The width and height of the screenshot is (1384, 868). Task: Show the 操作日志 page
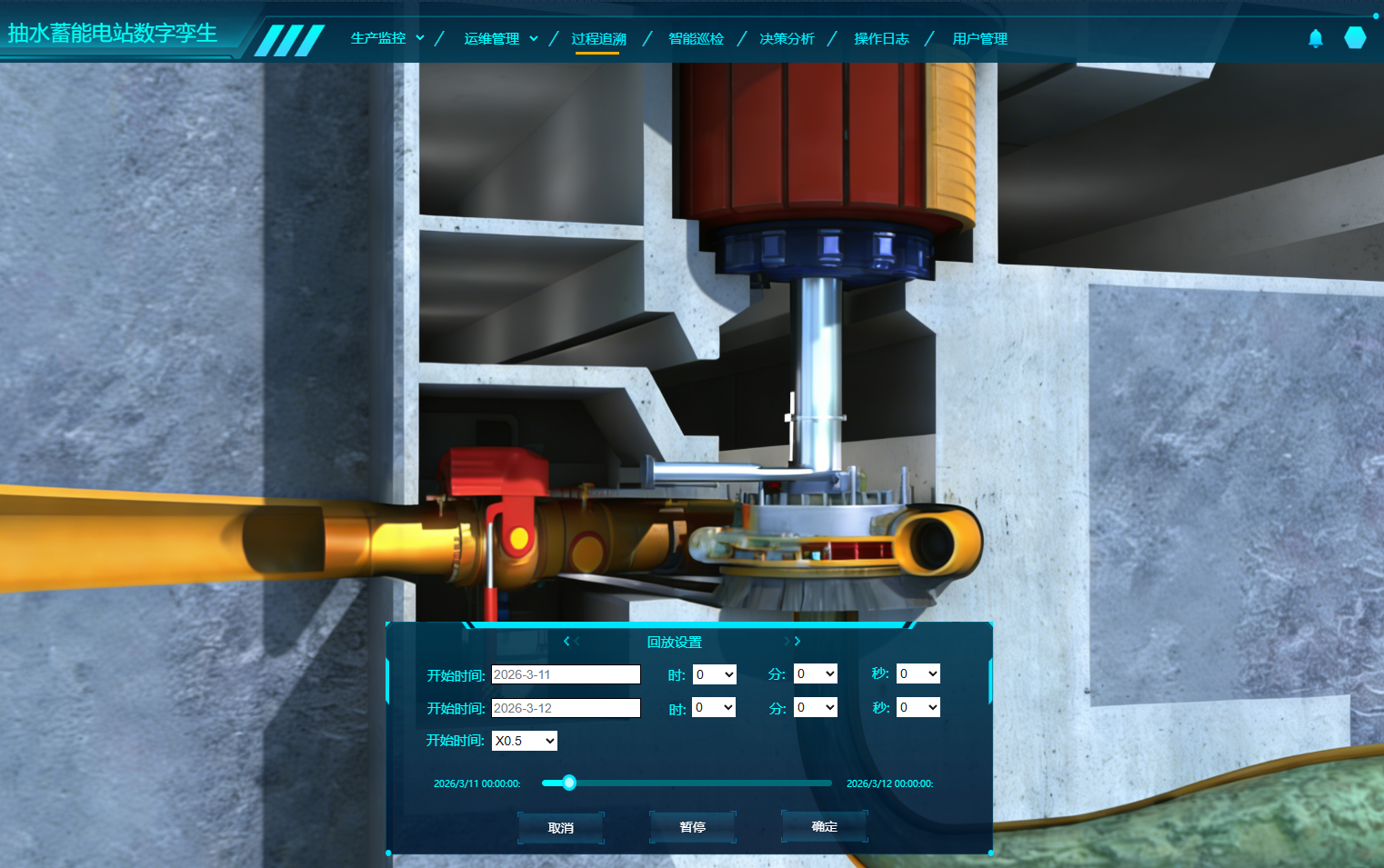(x=881, y=38)
